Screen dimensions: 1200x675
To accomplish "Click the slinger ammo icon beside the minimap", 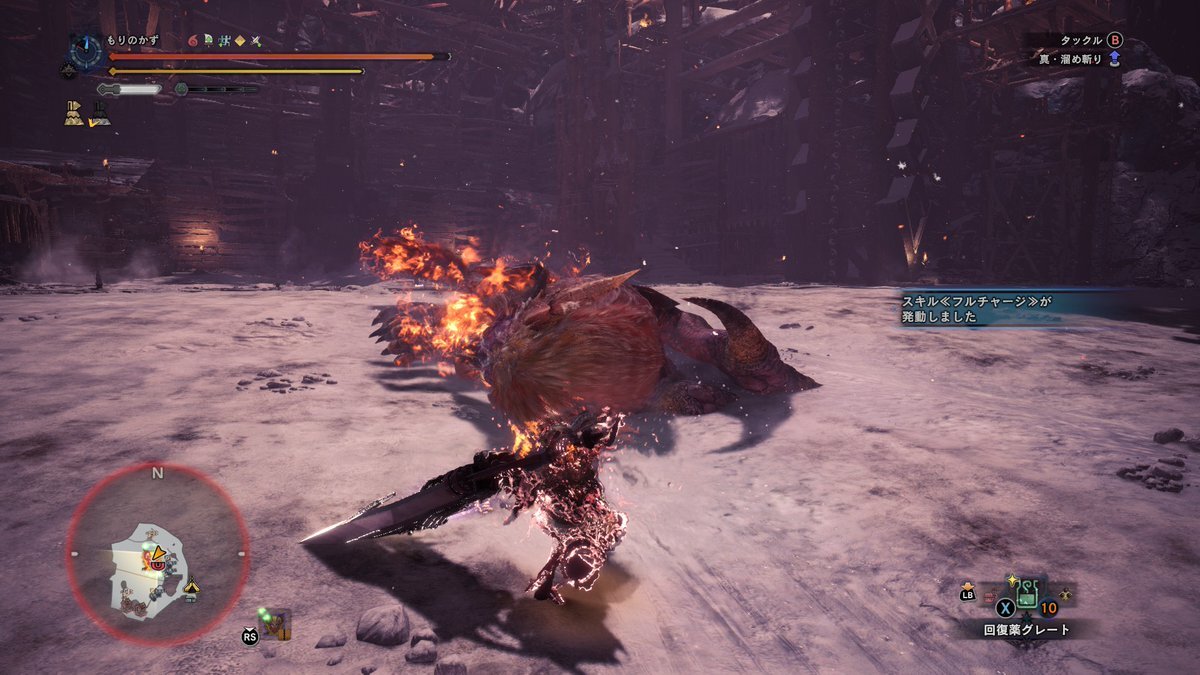I will tap(276, 622).
